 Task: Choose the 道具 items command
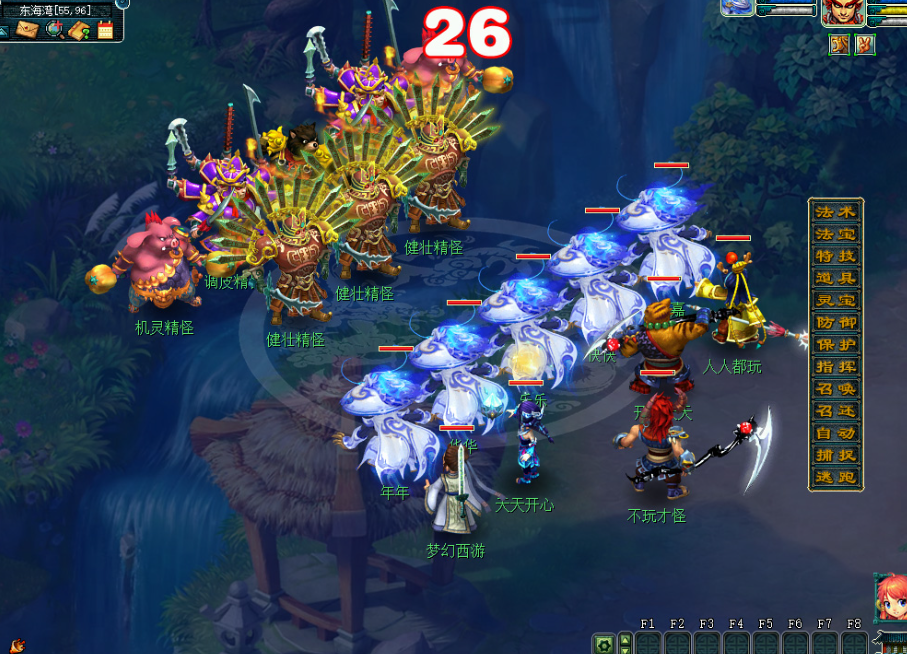835,278
